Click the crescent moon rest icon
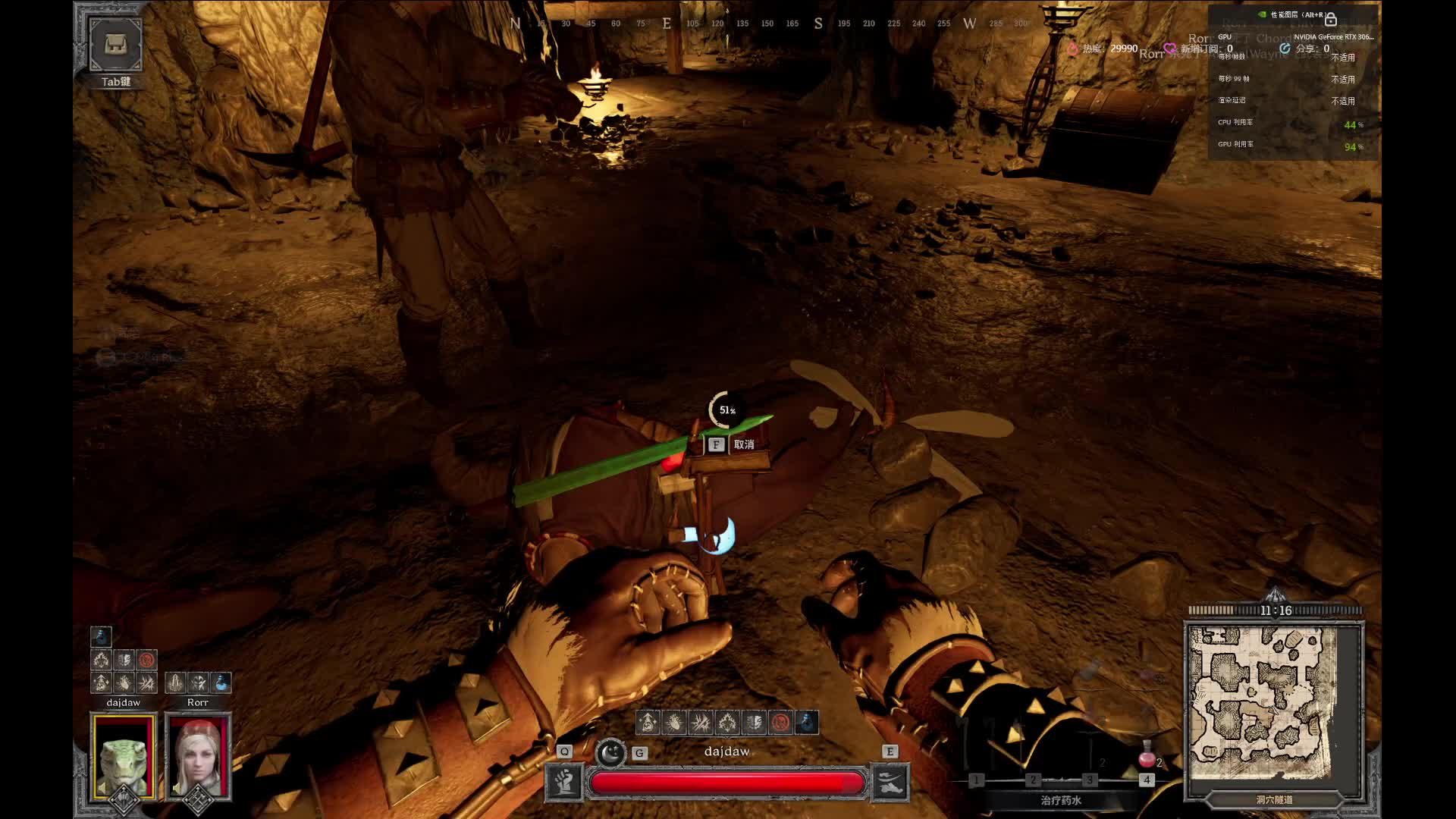 pos(610,753)
